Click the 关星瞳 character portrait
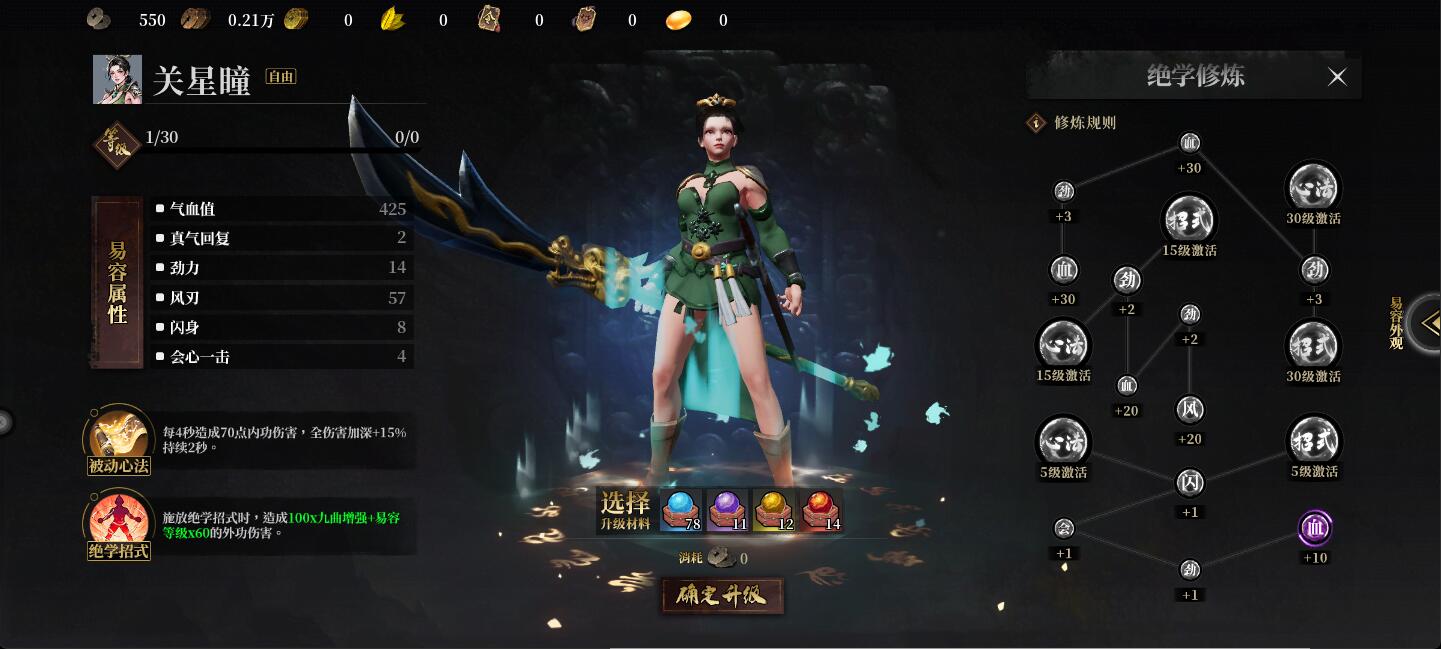The image size is (1441, 649). pyautogui.click(x=117, y=80)
